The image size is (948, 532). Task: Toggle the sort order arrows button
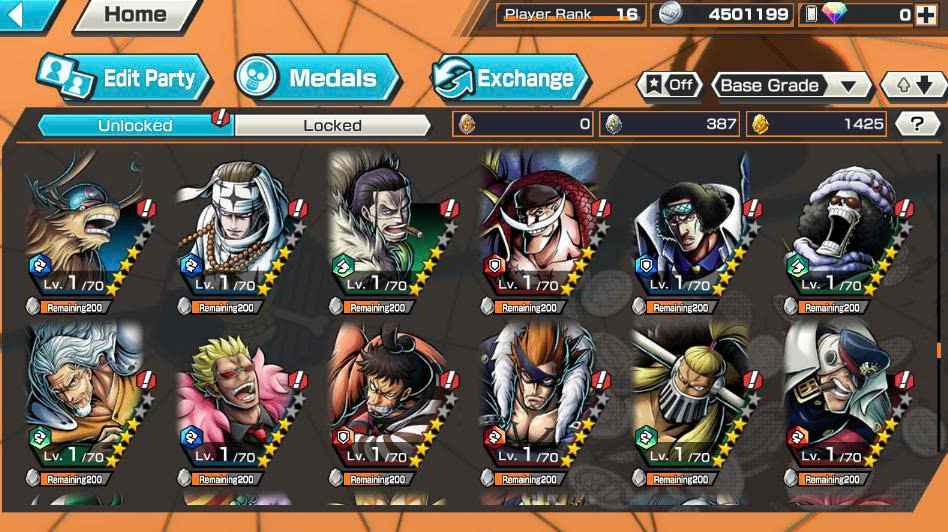point(912,86)
